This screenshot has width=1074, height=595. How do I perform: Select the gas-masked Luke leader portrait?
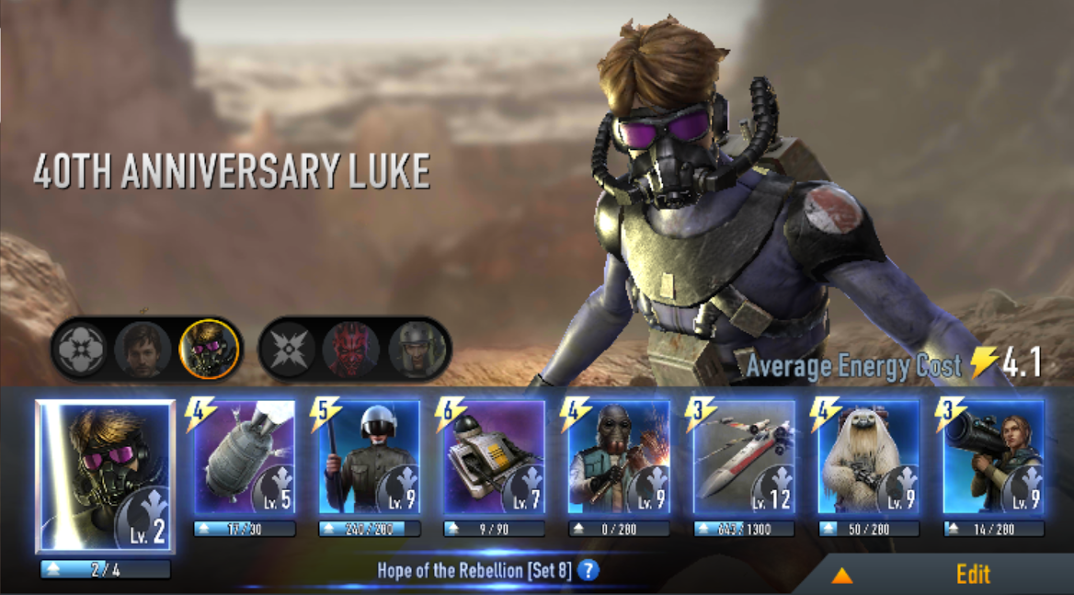coord(208,350)
